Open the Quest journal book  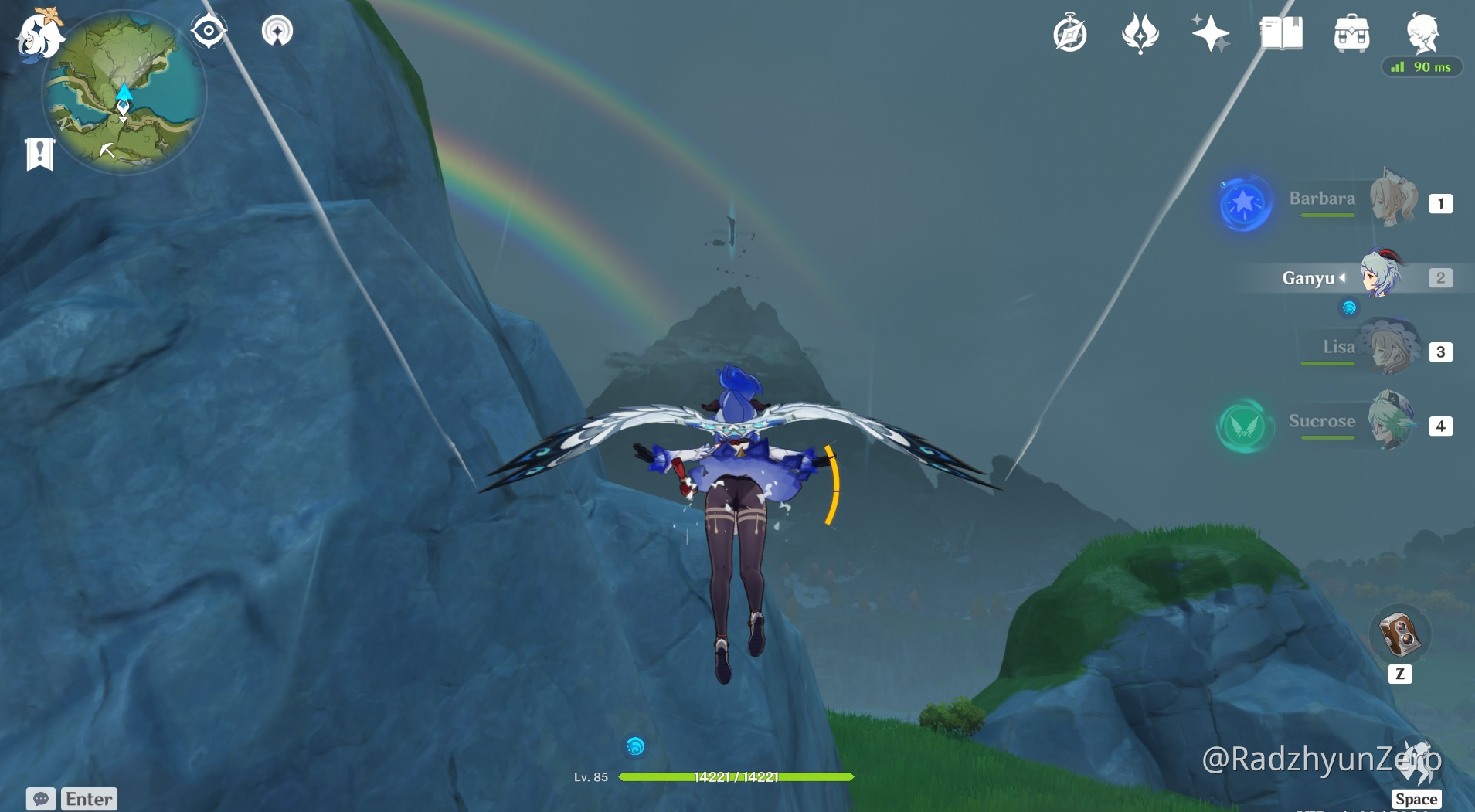pyautogui.click(x=1280, y=33)
